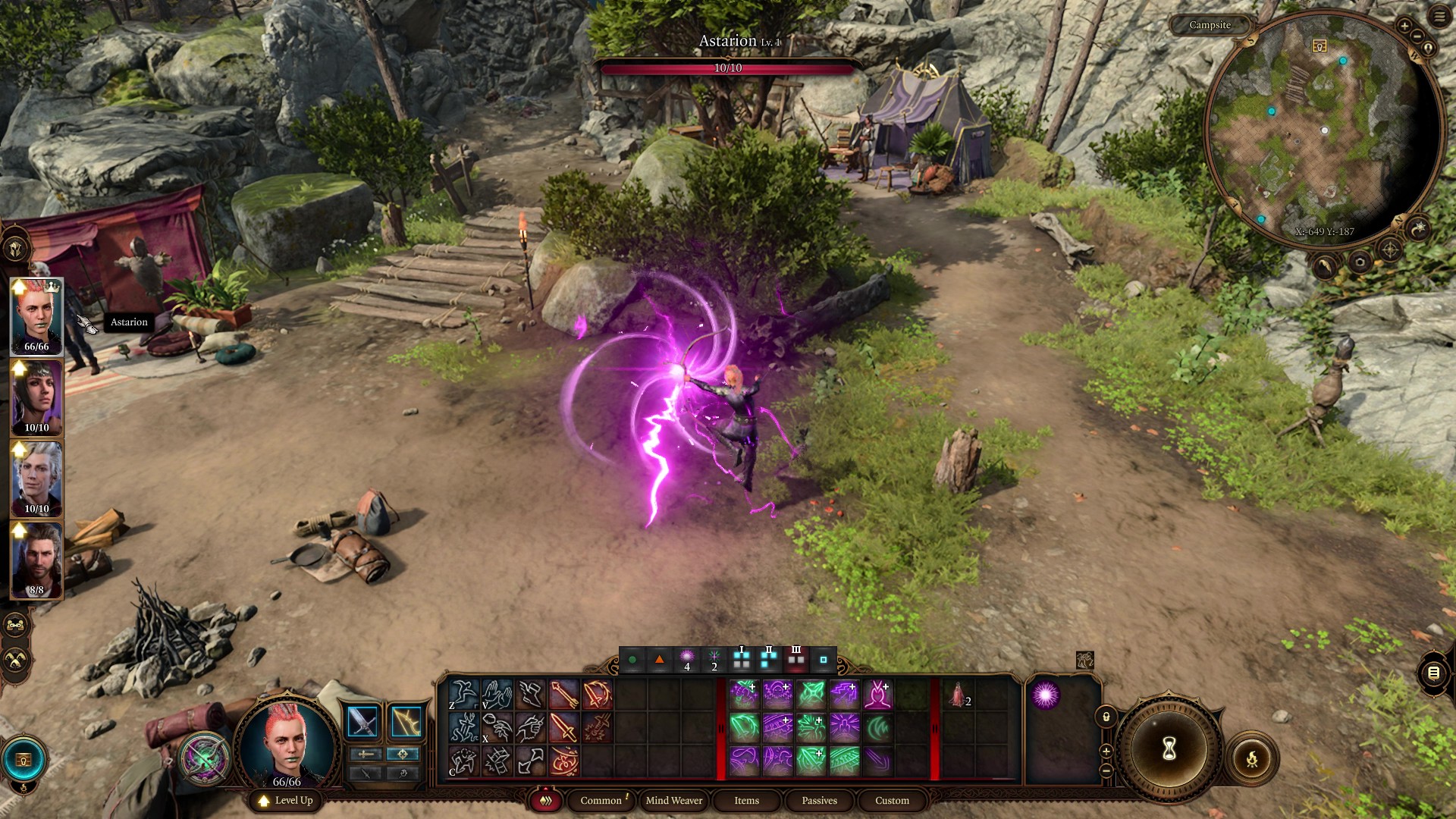Image resolution: width=1456 pixels, height=819 pixels.
Task: Open the campfire rest button
Action: pos(1251,758)
